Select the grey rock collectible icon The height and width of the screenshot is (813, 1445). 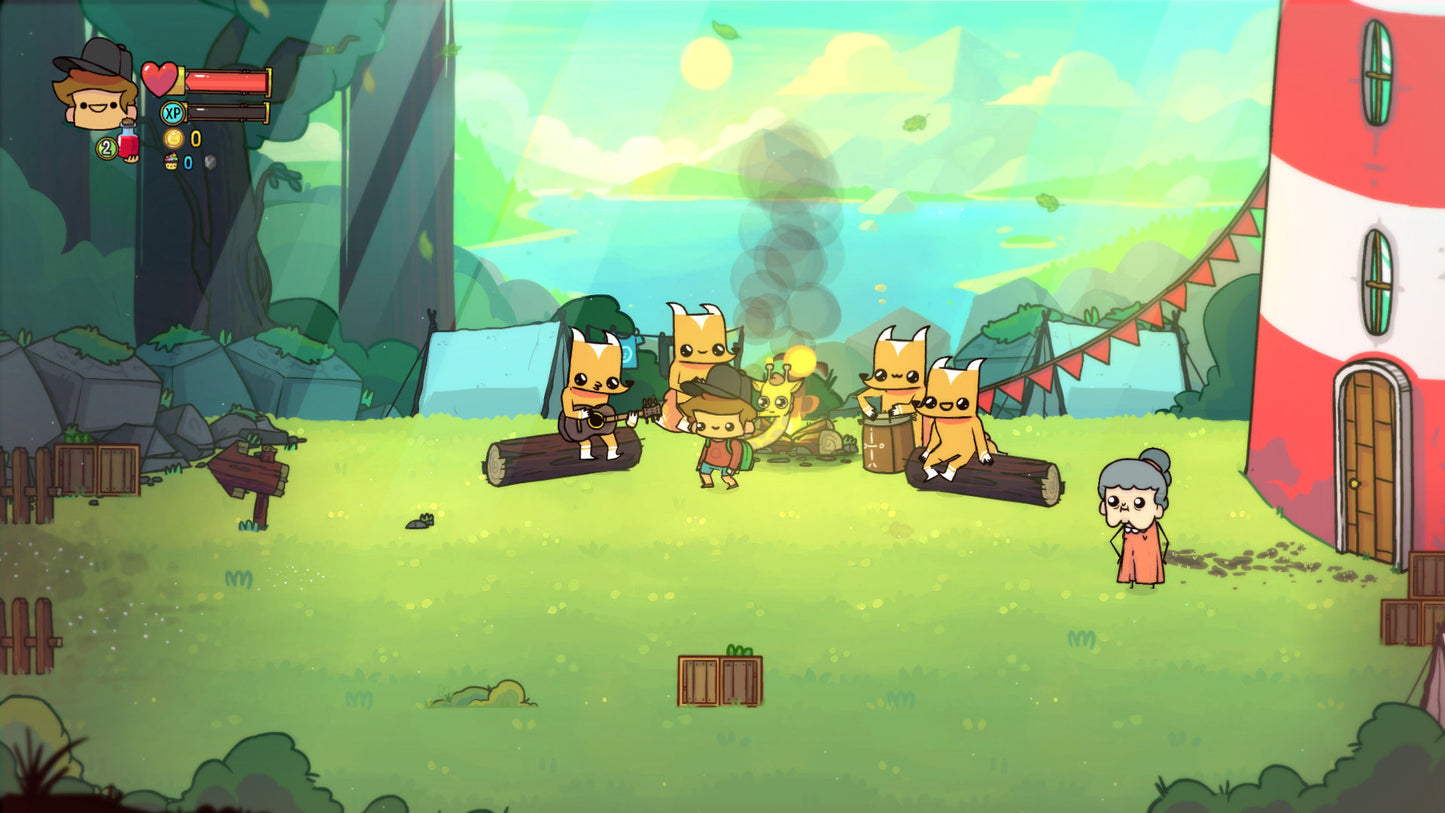[x=210, y=161]
